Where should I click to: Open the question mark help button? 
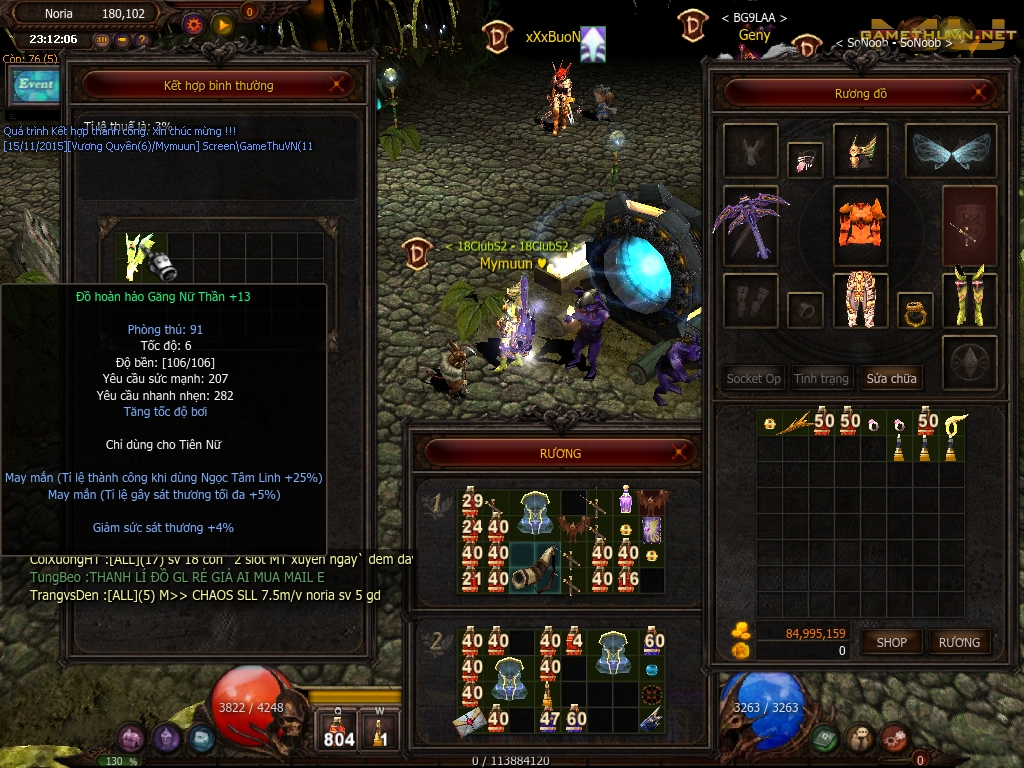click(142, 40)
